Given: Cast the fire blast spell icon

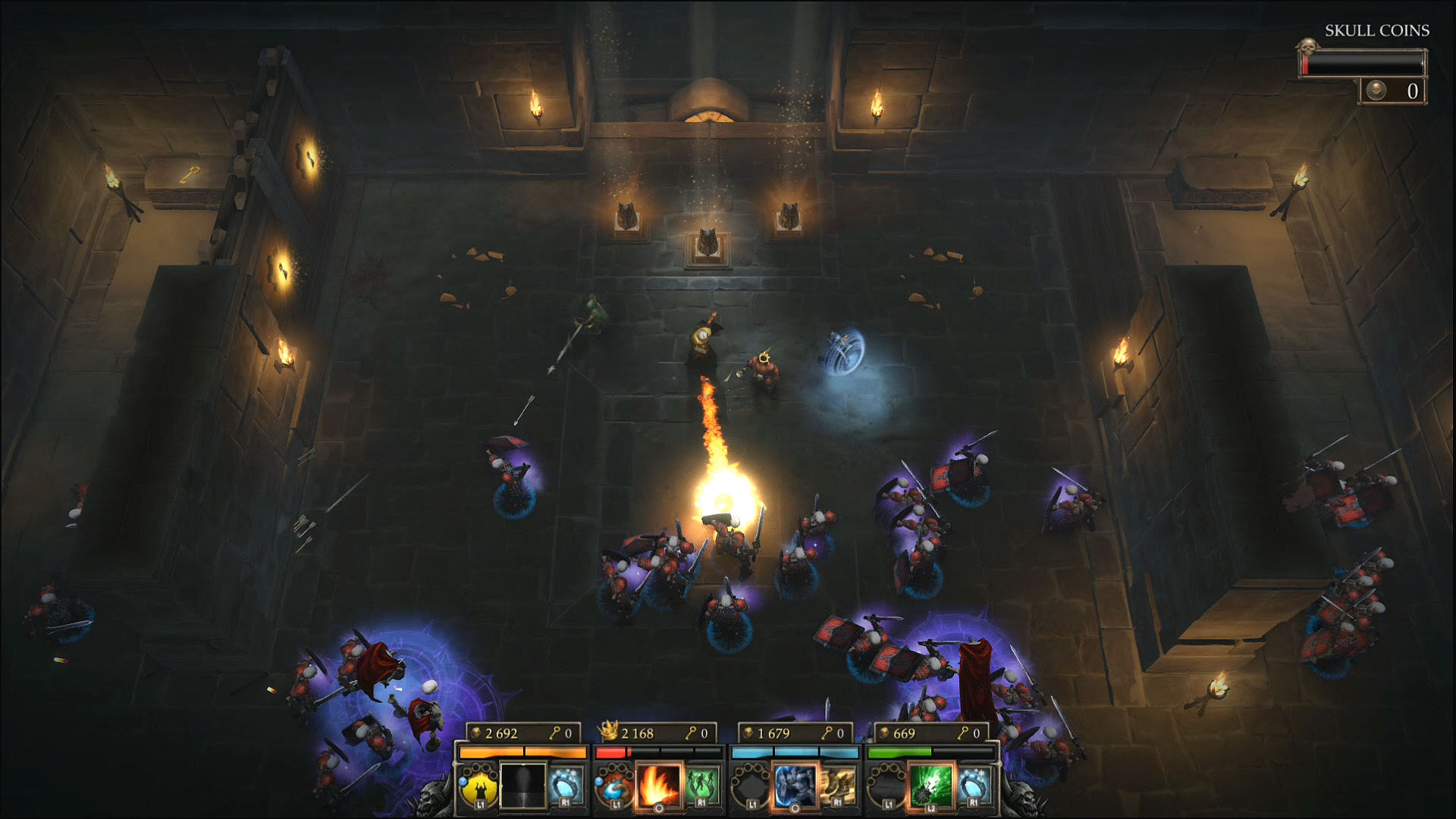Looking at the screenshot, I should (x=657, y=787).
